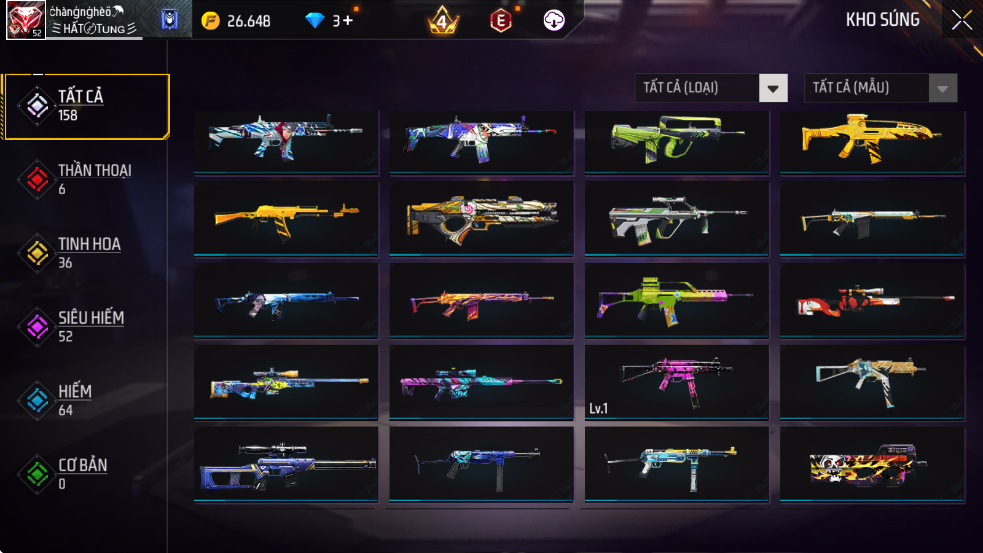
Task: Close the Kho Súng screen
Action: coord(960,20)
